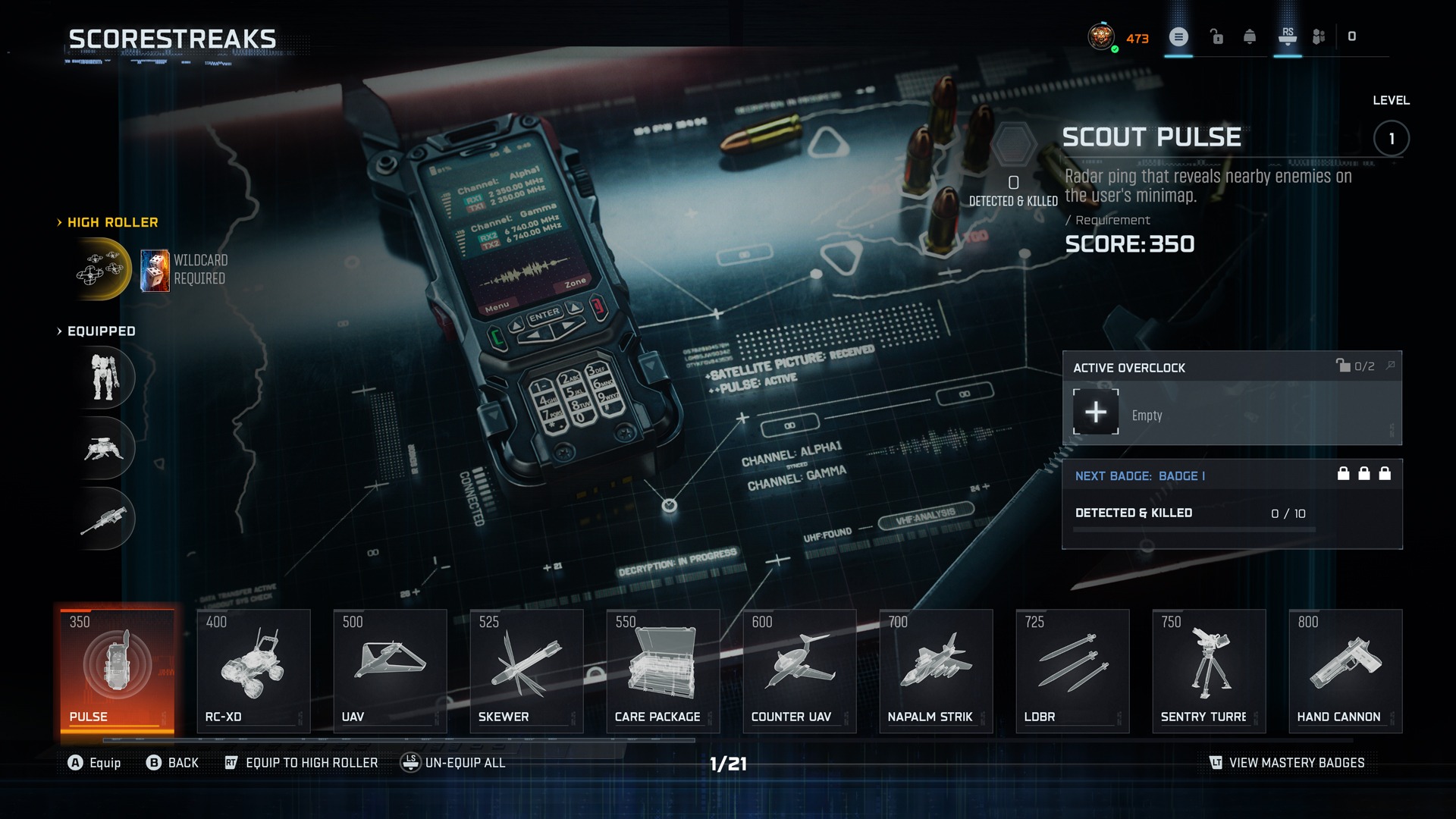Select the RS controller icon in top bar
Viewport: 1456px width, 819px height.
point(1287,36)
